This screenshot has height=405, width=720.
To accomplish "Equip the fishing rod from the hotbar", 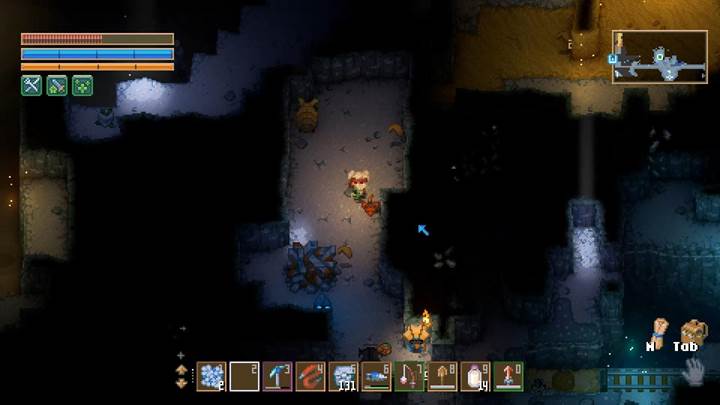I will click(409, 376).
